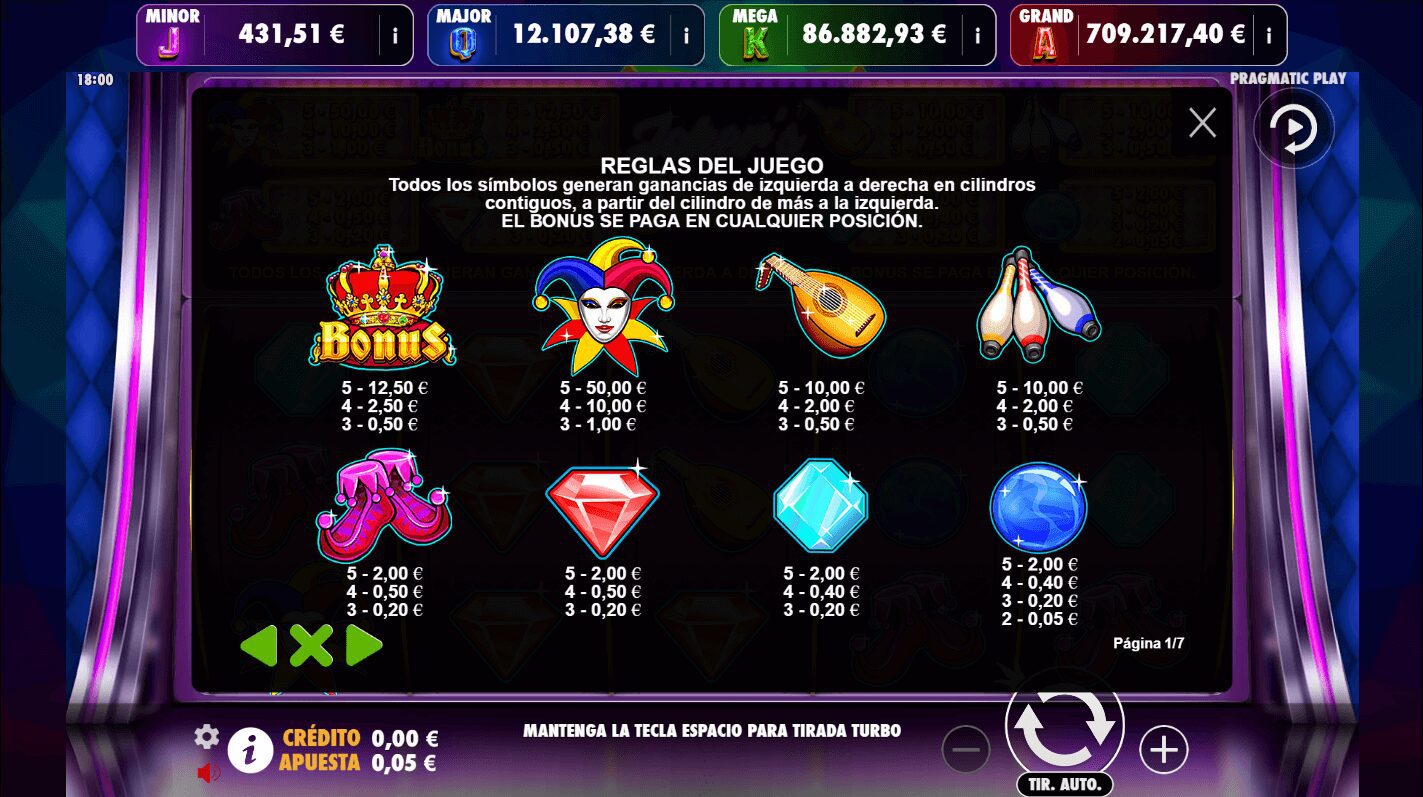
Task: Toggle turbo spin mode
Action: point(711,729)
